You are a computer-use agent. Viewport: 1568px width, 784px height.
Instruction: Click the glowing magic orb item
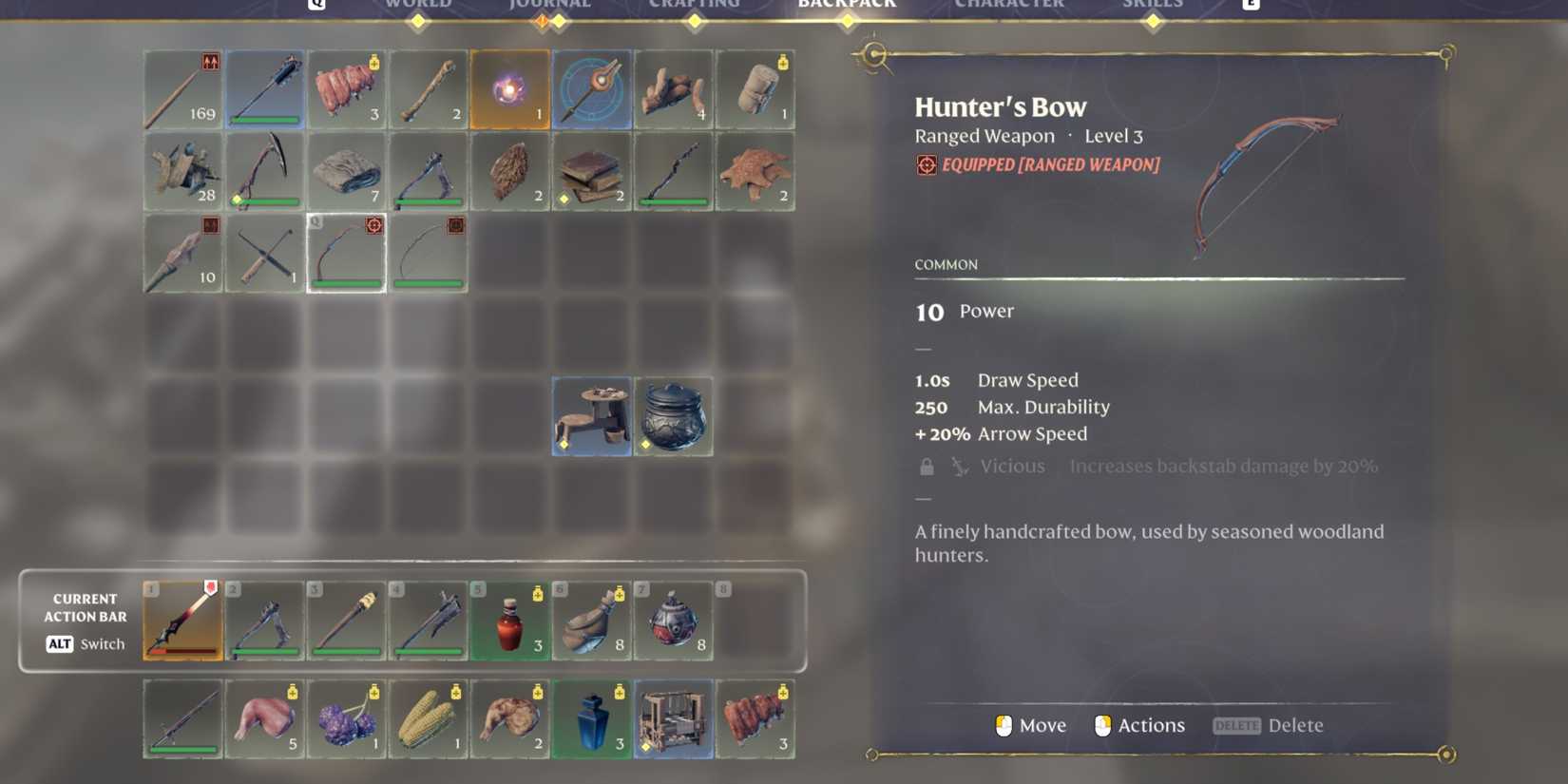510,88
